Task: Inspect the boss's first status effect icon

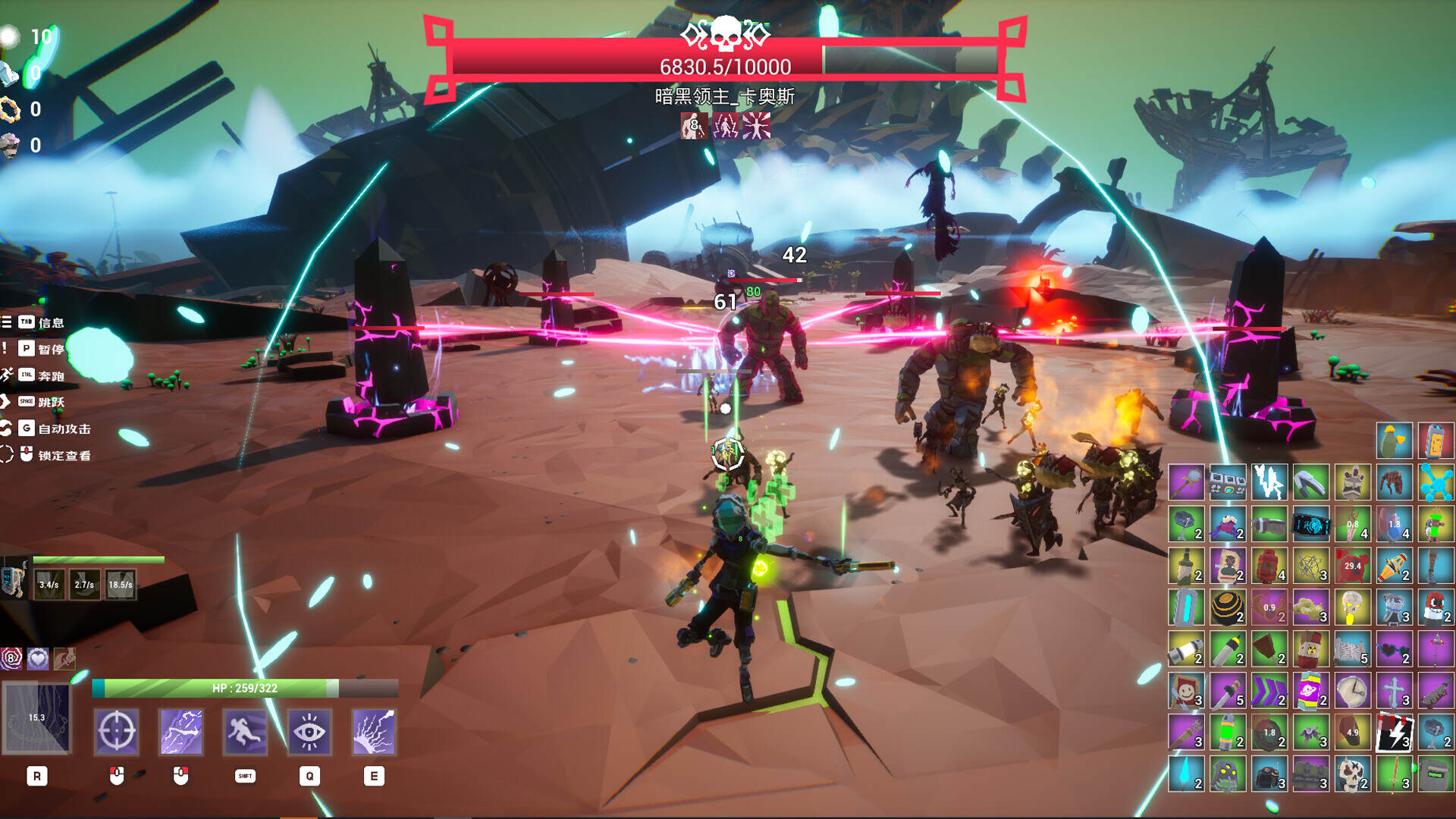Action: coord(693,126)
